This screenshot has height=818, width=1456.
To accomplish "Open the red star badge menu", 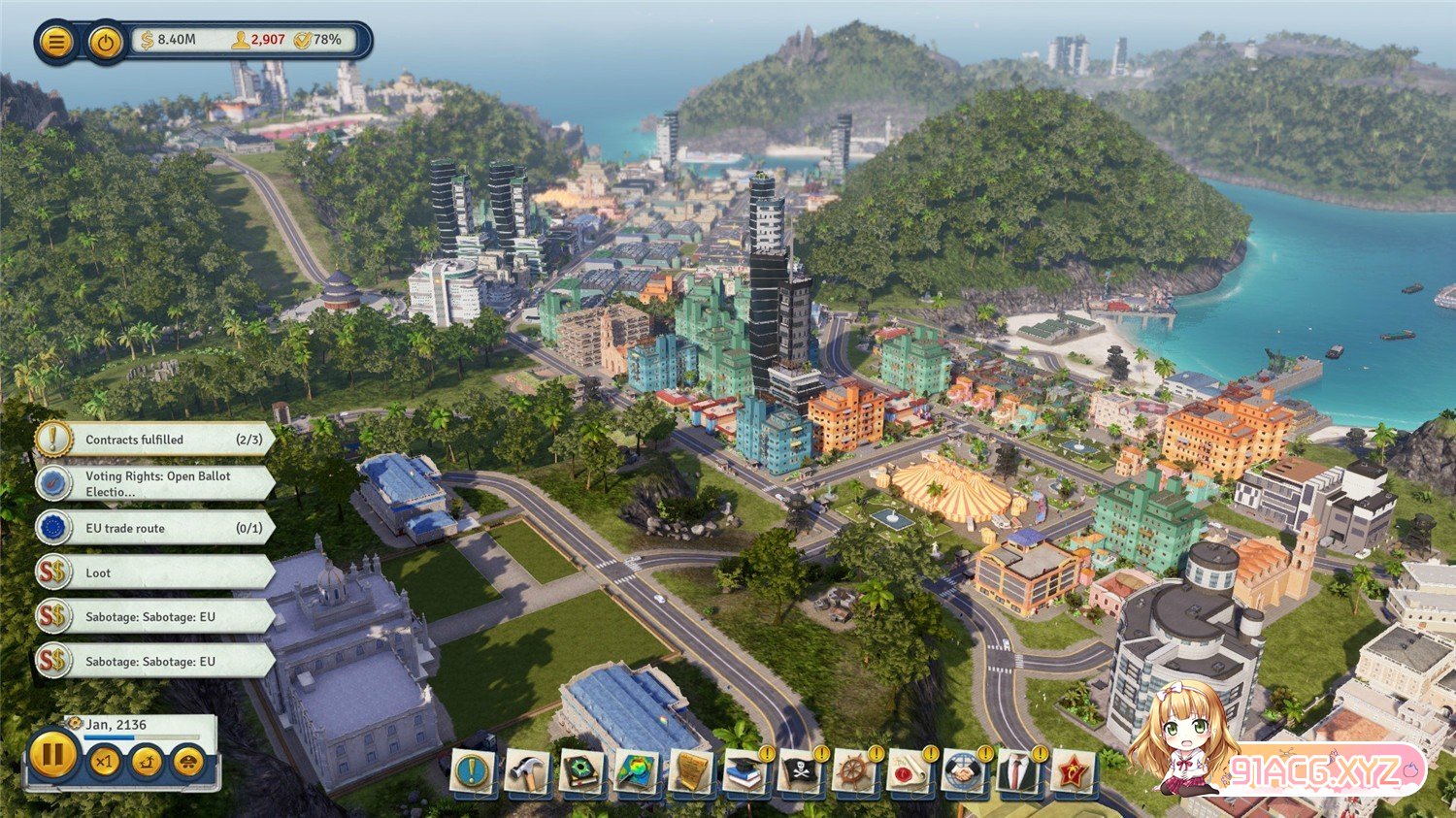I will click(x=1072, y=772).
